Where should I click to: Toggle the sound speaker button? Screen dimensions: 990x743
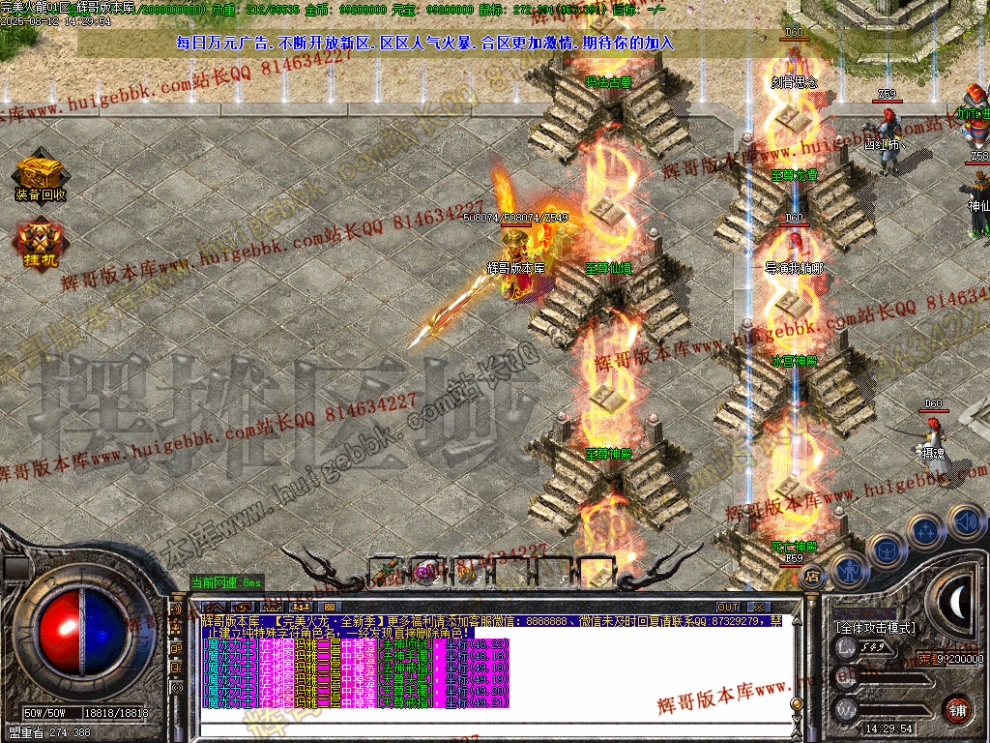pos(966,521)
